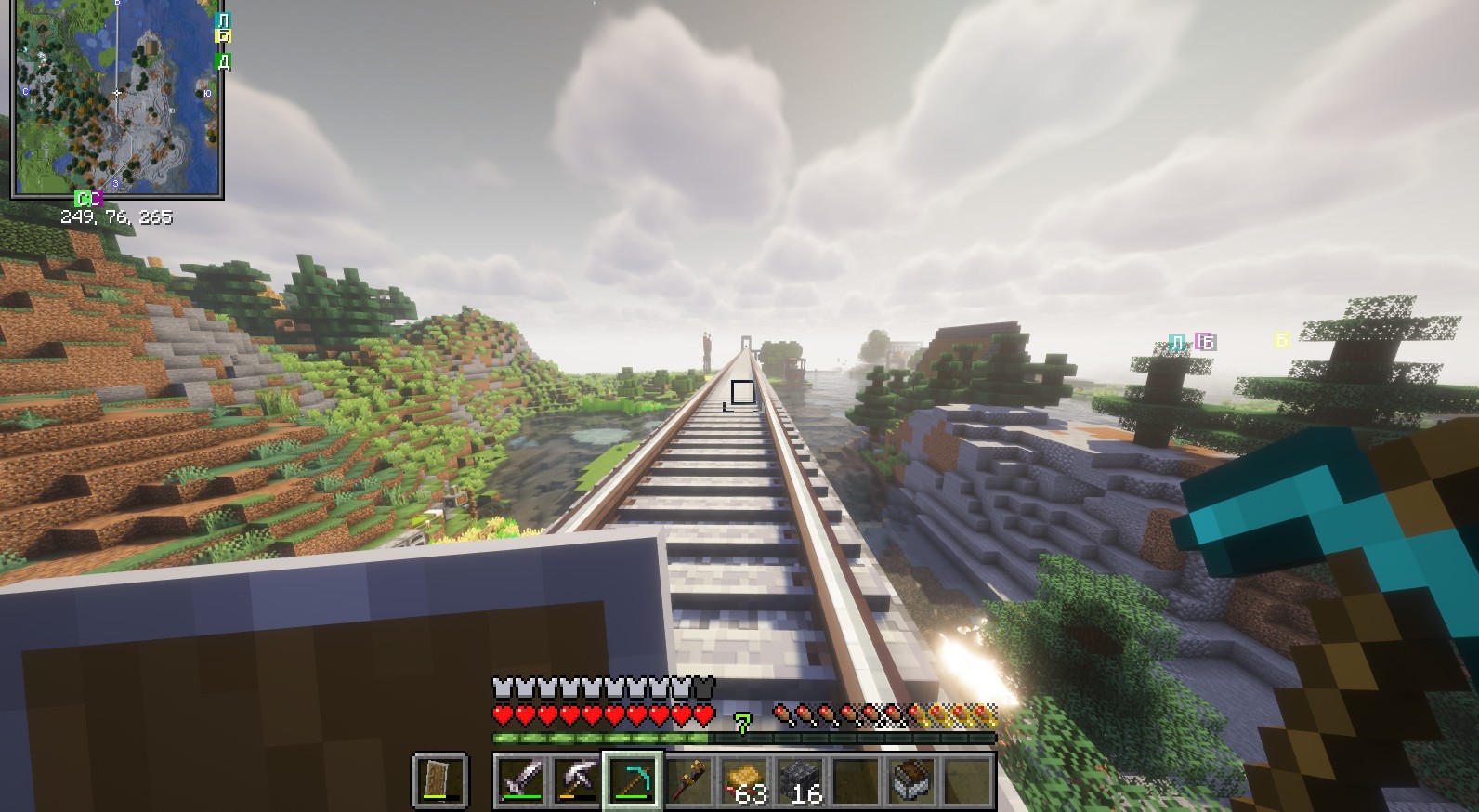Select the stone brick stack of 16
This screenshot has width=1479, height=812.
coord(800,779)
